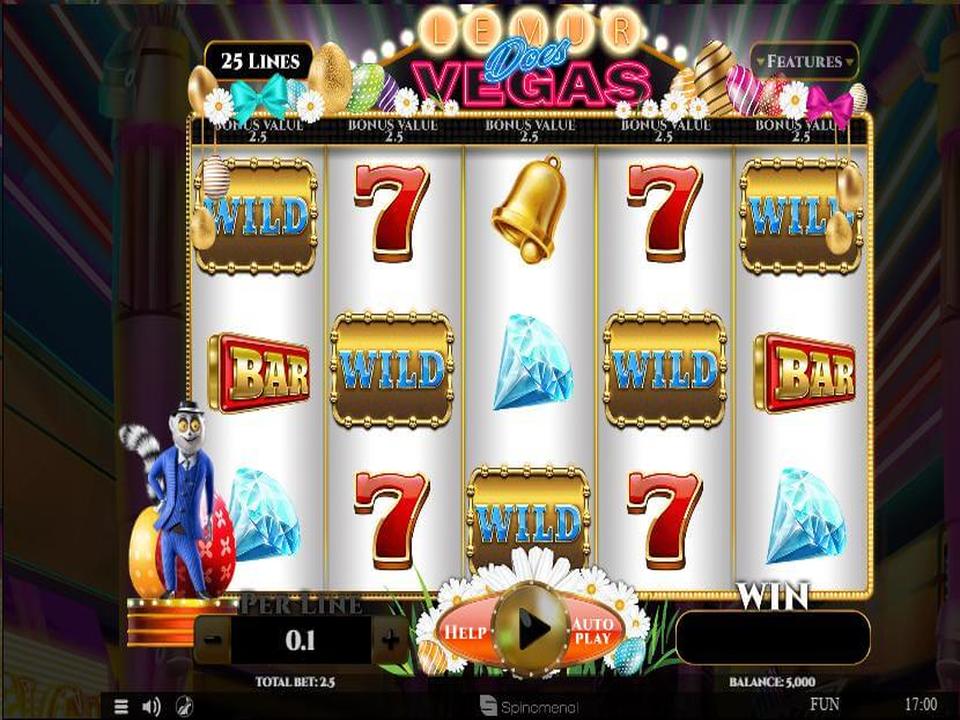Open the Features dropdown
960x720 pixels.
[x=804, y=61]
